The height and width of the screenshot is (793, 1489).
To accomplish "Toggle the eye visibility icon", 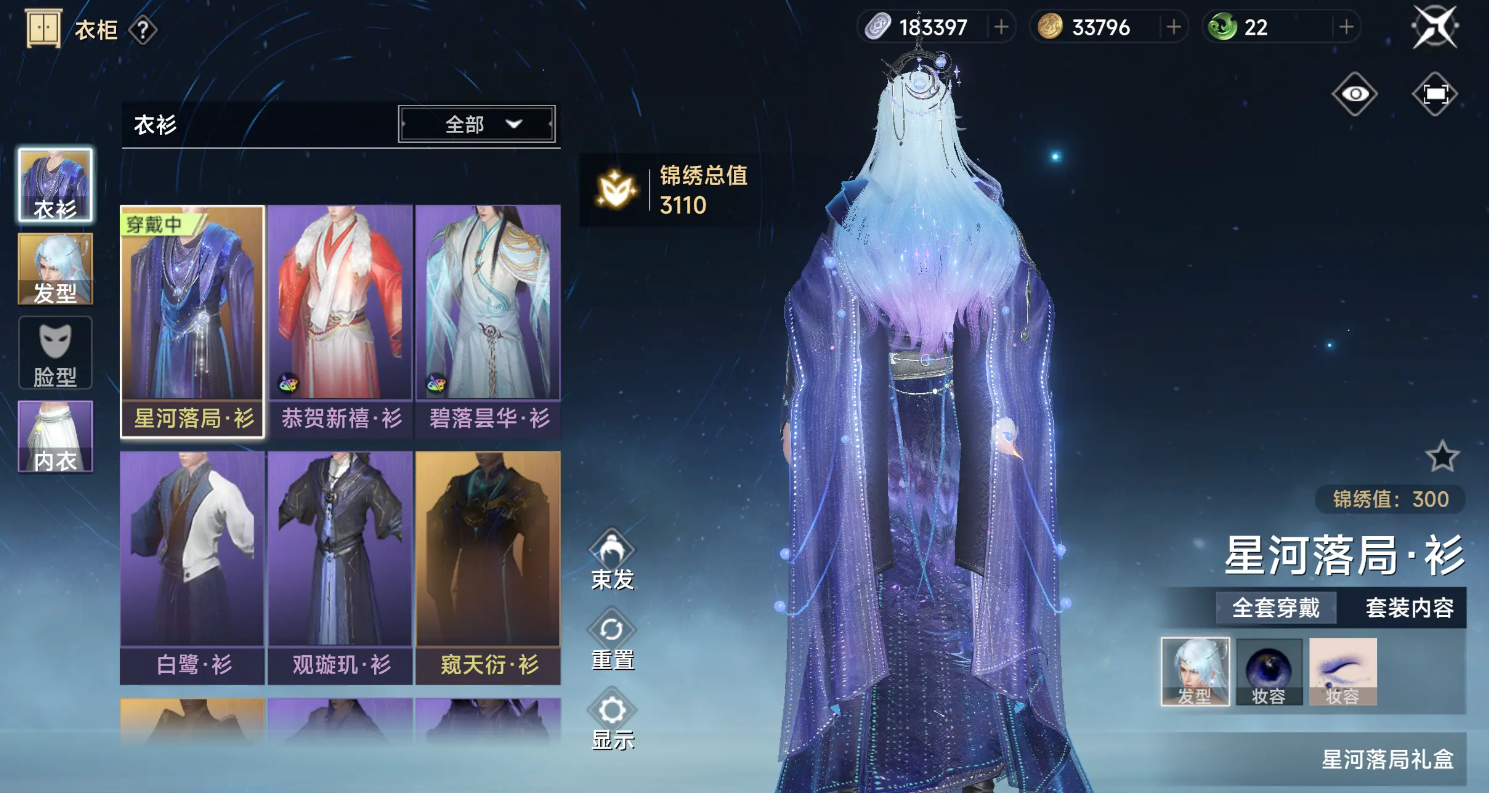I will (x=1355, y=94).
